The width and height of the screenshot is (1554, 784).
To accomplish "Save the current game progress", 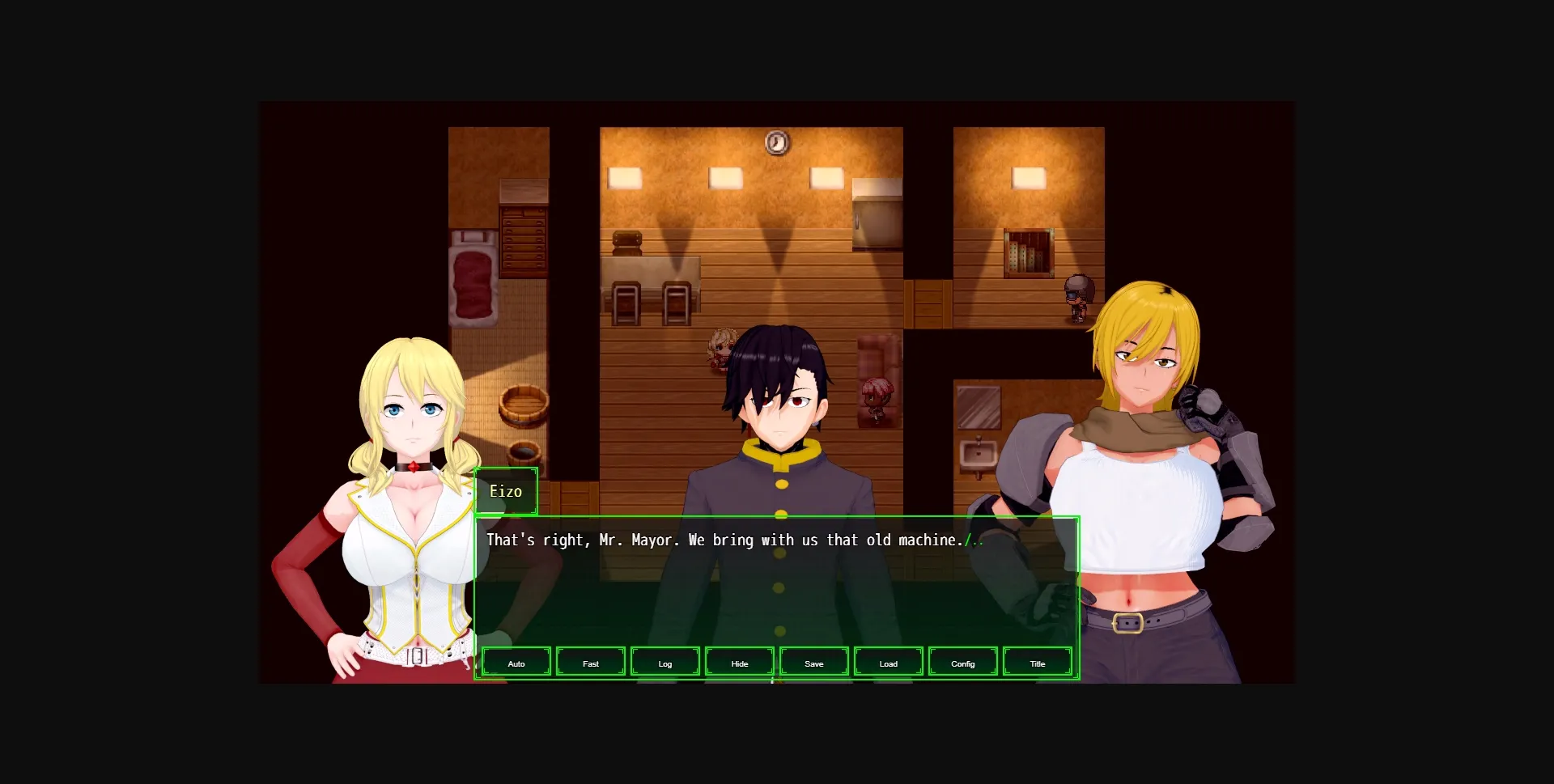I will [813, 662].
